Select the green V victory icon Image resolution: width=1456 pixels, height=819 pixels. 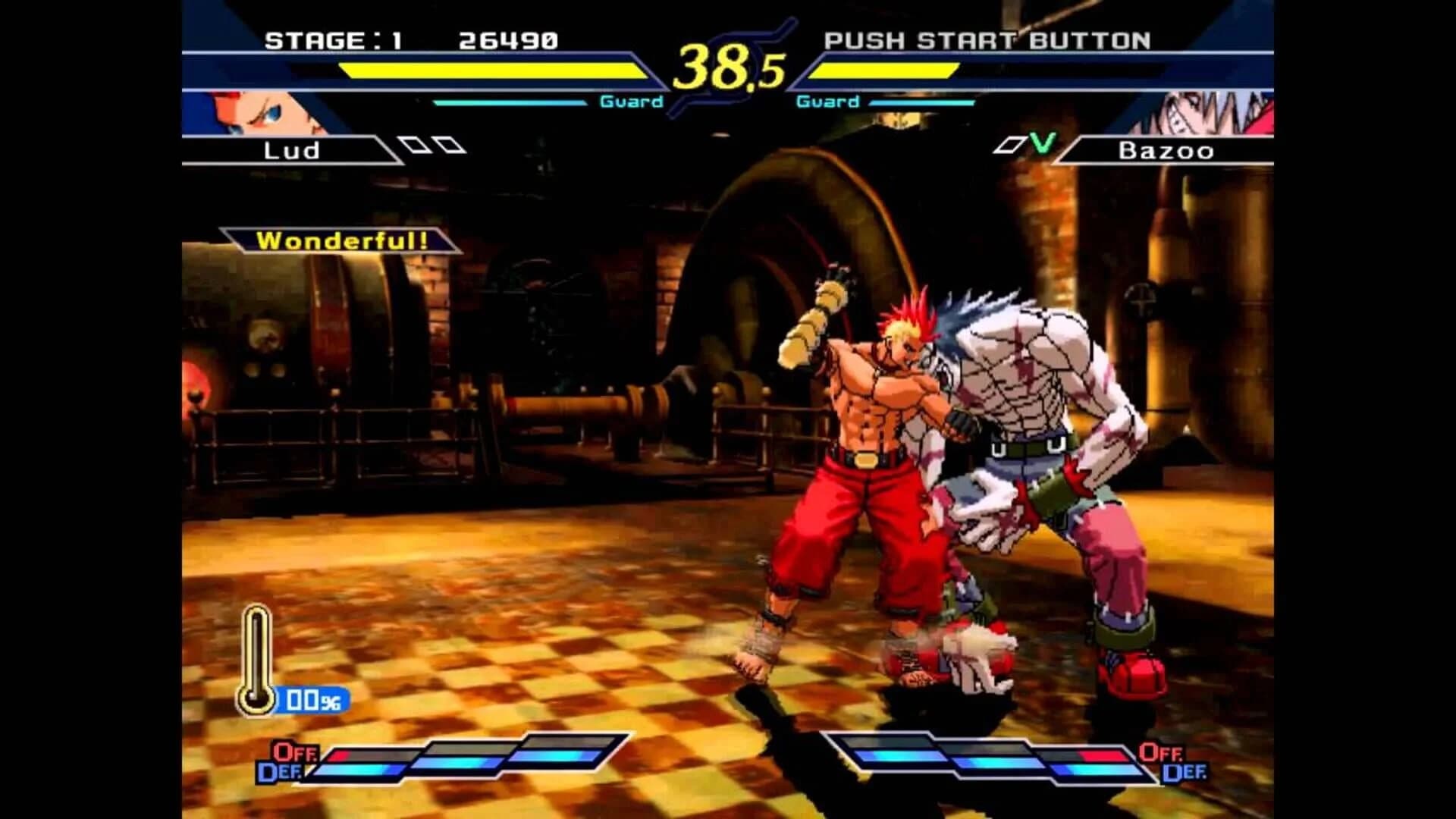[1040, 144]
